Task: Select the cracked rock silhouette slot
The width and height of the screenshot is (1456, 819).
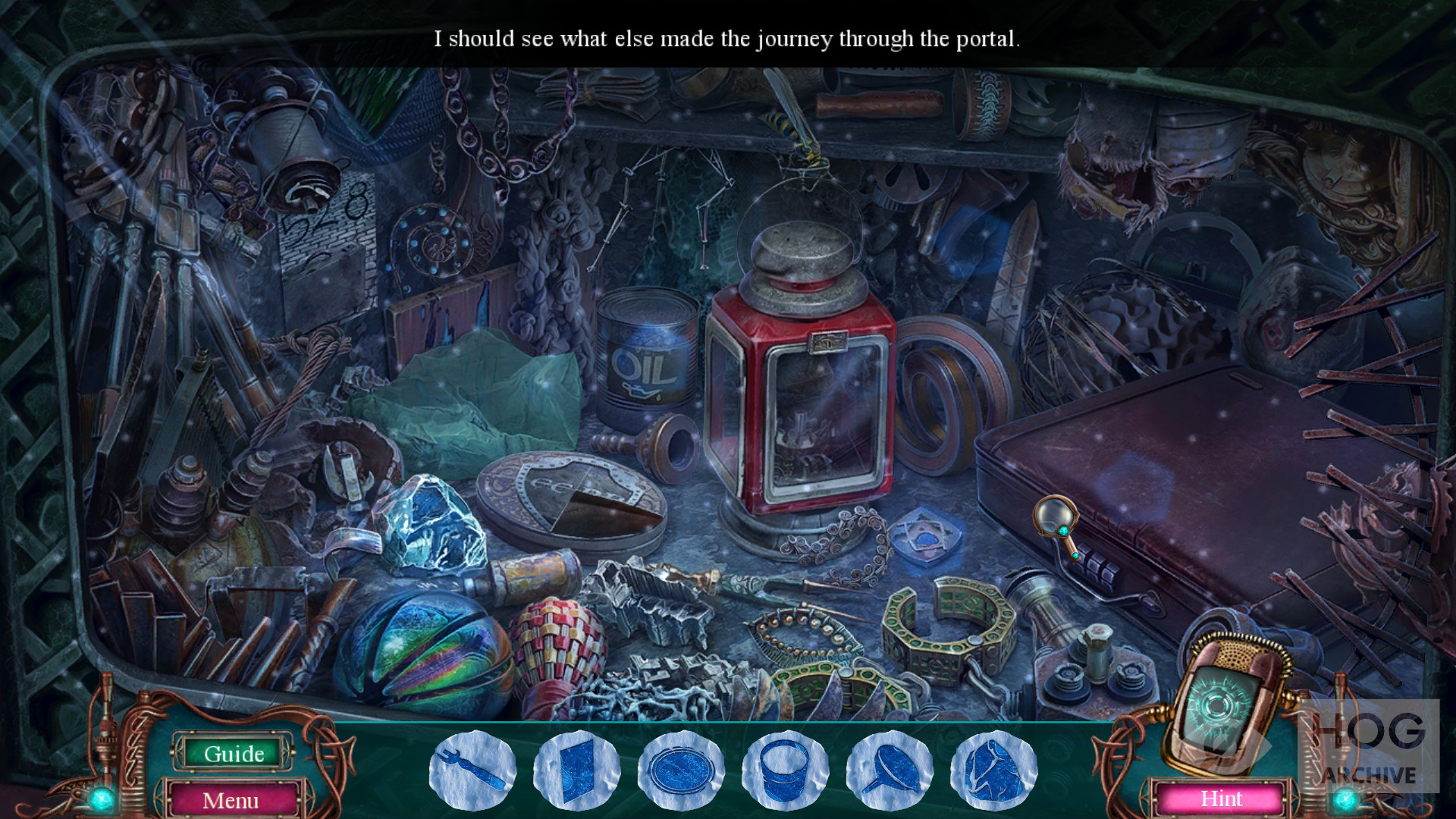Action: coord(993,770)
